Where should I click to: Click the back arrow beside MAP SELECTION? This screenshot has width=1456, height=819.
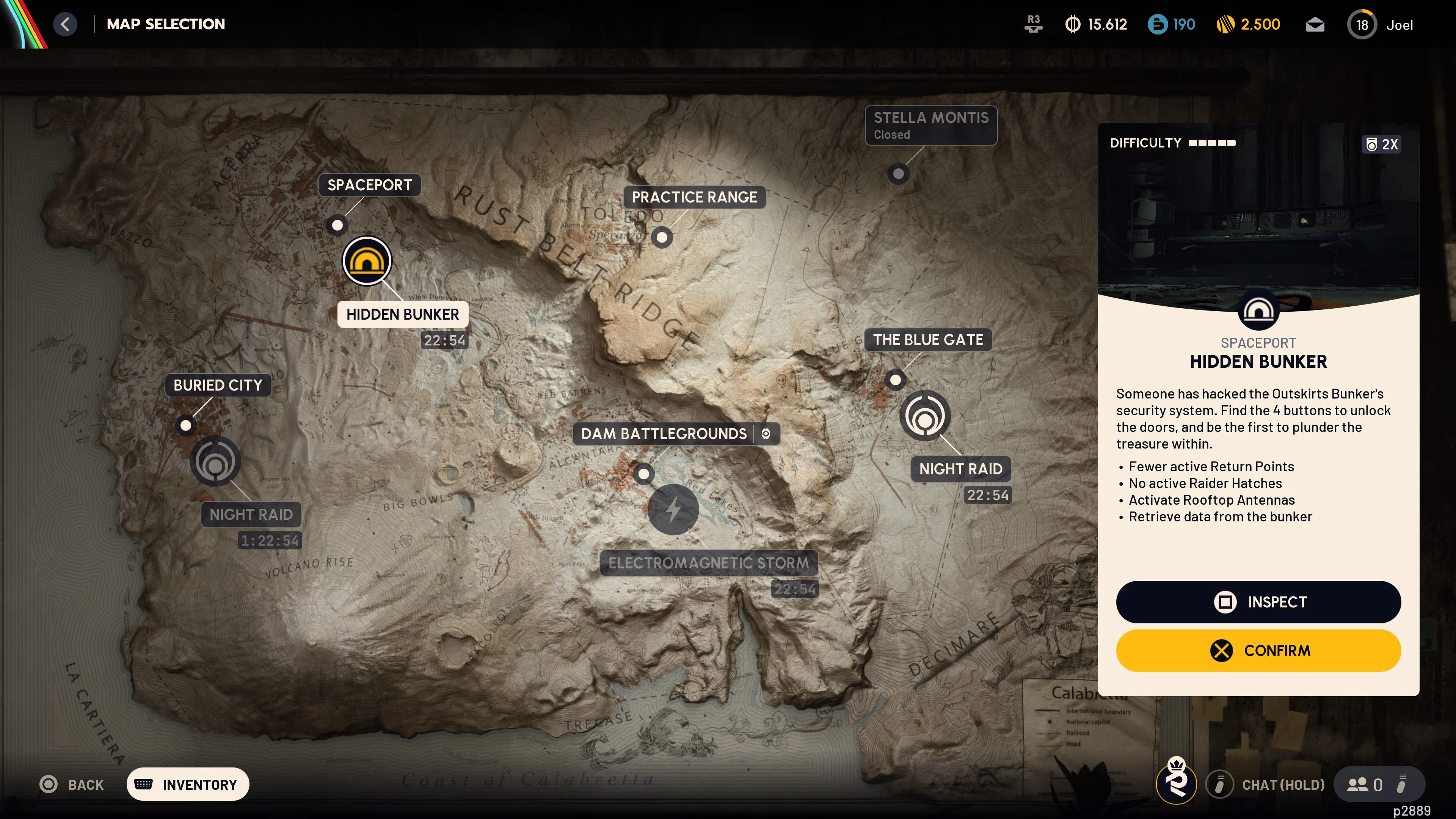[65, 24]
